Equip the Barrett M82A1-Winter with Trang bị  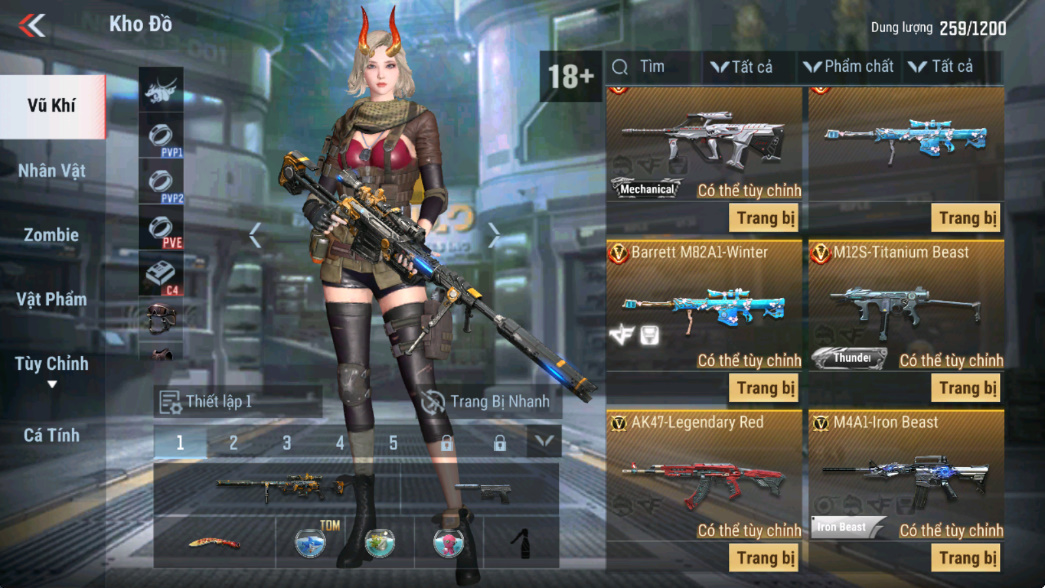coord(765,388)
